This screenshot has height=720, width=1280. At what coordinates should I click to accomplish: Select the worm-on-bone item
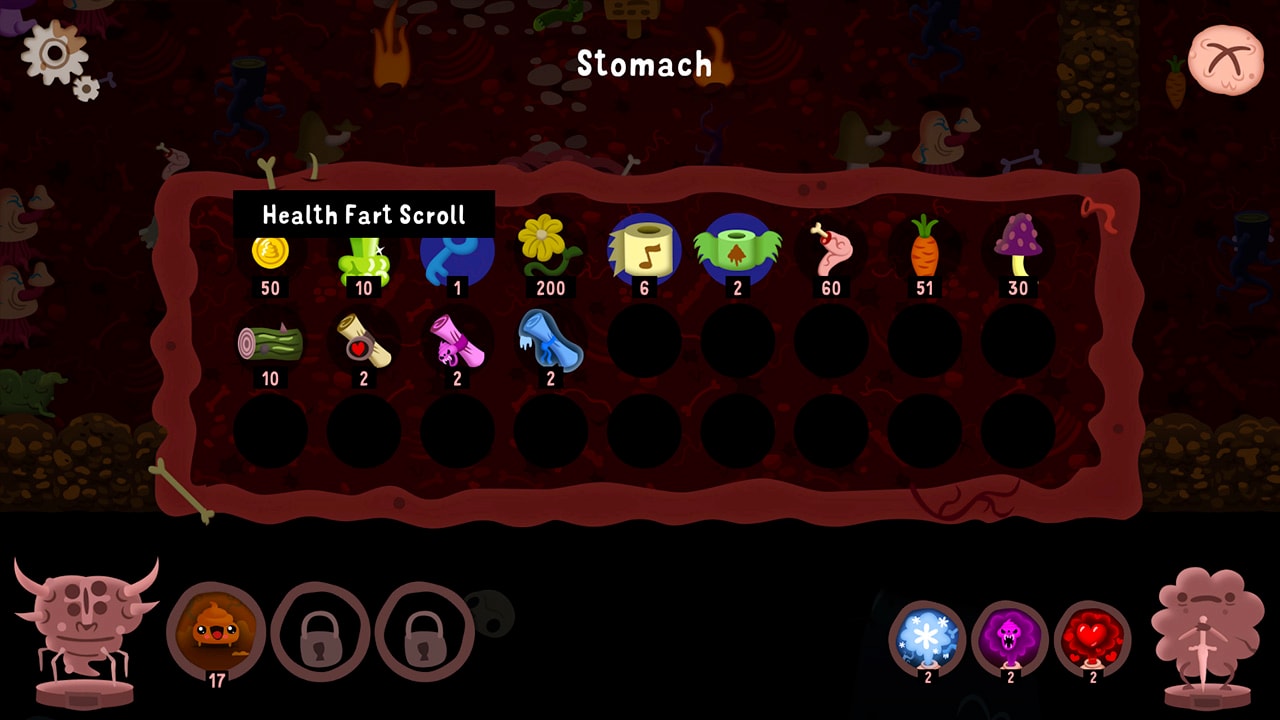[x=831, y=250]
